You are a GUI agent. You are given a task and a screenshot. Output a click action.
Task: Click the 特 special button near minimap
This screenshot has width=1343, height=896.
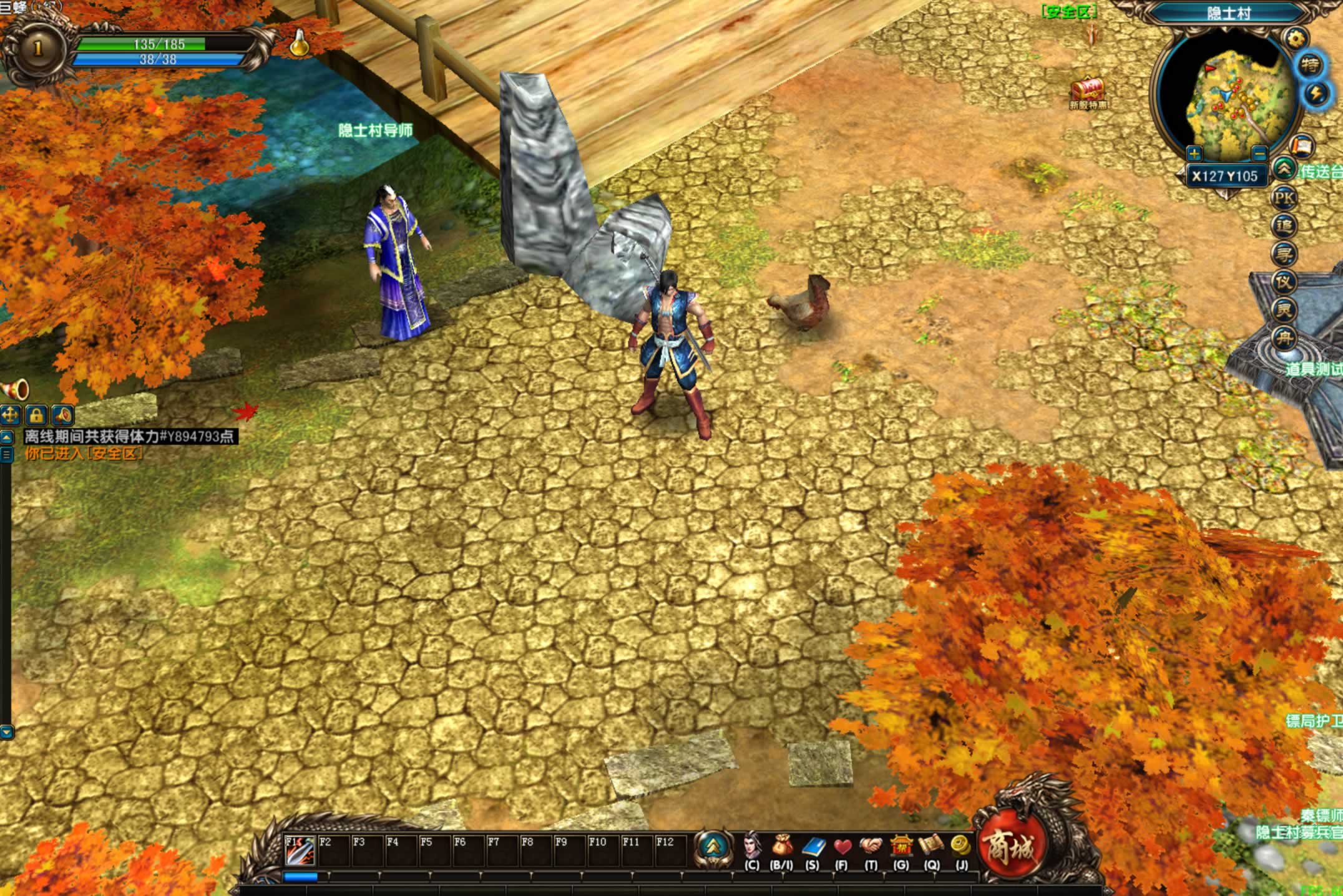[x=1310, y=65]
